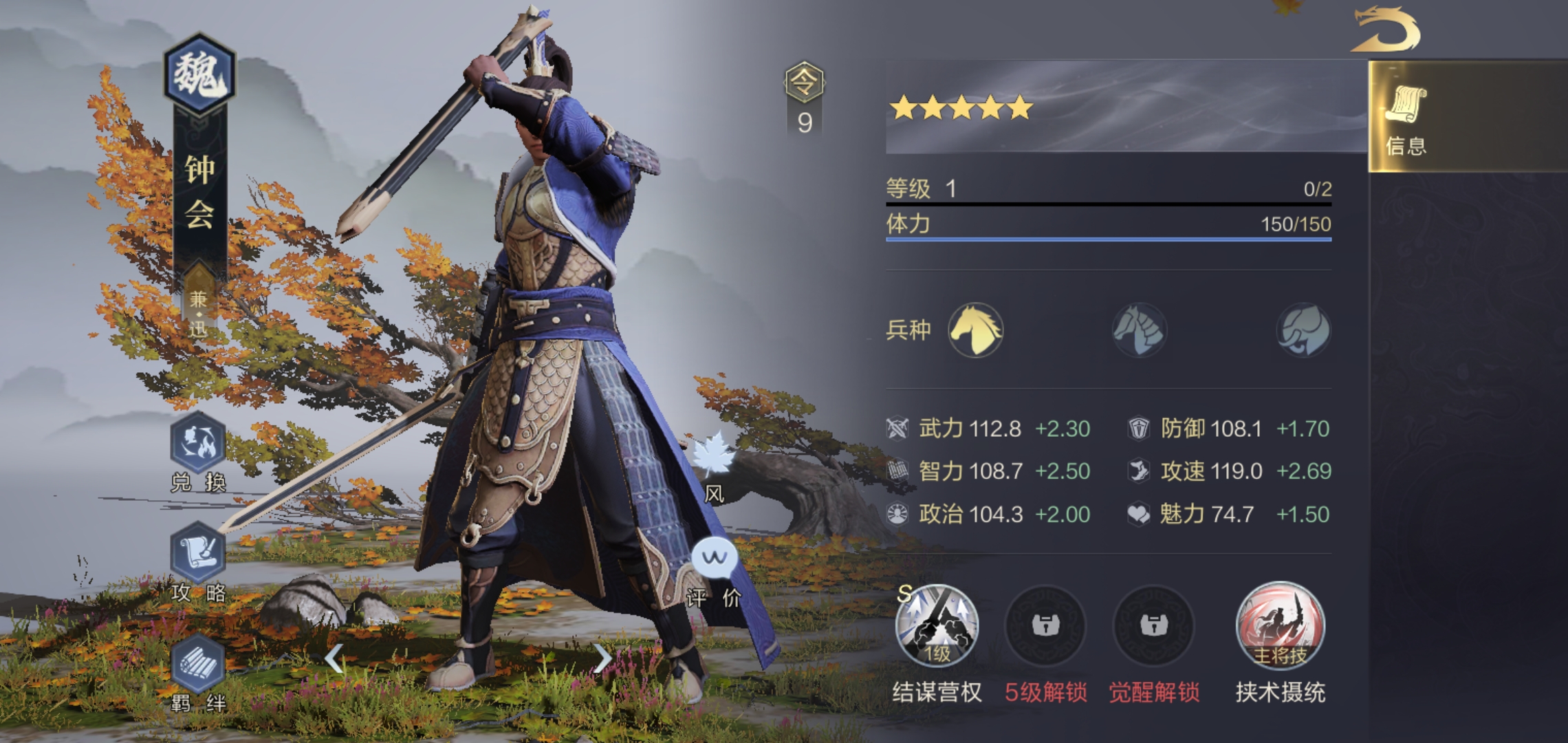The width and height of the screenshot is (1568, 743).
Task: Select the armored warhorse troop type
Action: tap(1139, 330)
